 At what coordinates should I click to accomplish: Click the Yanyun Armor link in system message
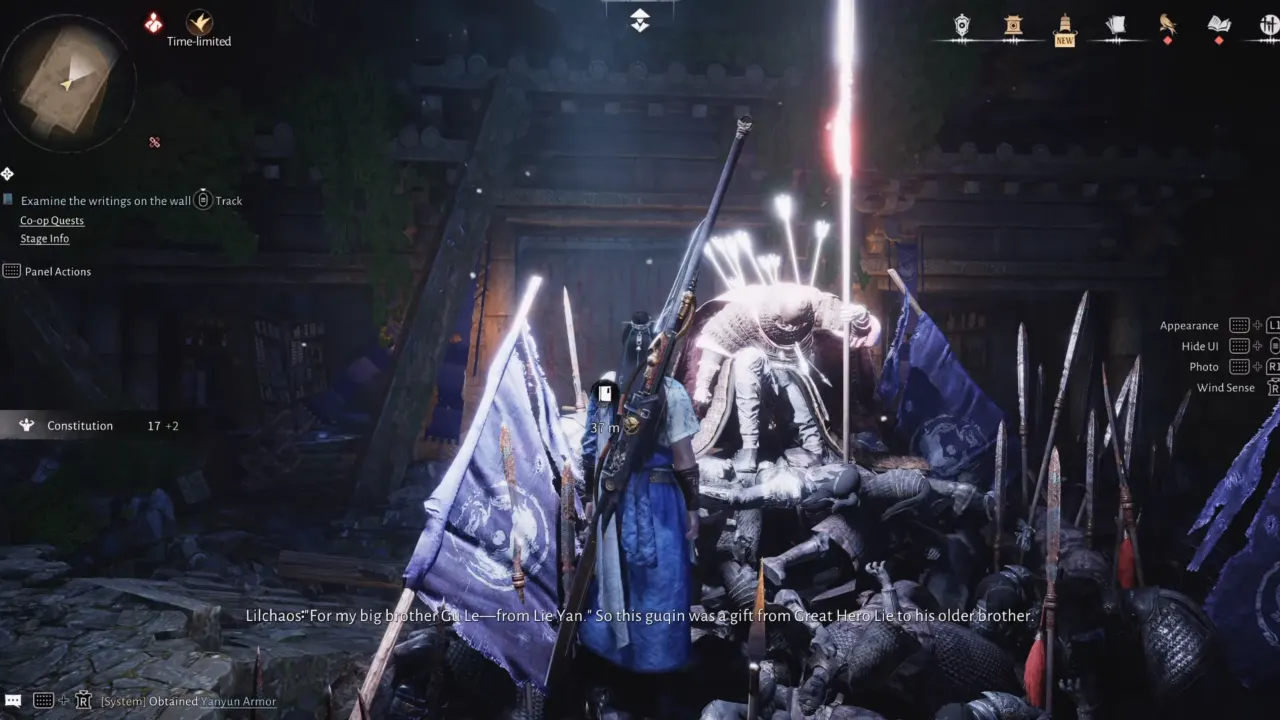pos(237,701)
